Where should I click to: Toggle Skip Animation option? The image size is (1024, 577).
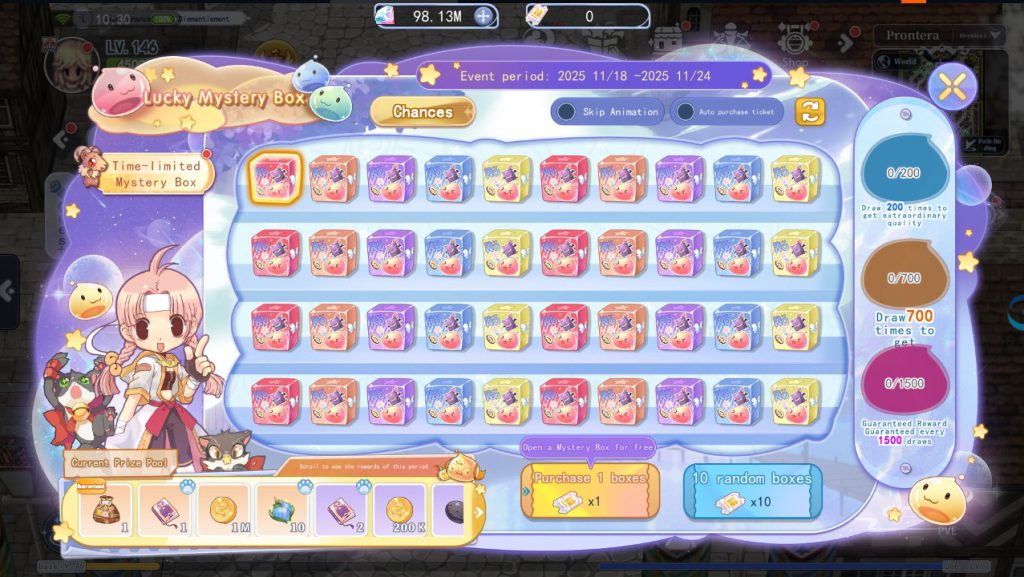pos(567,112)
